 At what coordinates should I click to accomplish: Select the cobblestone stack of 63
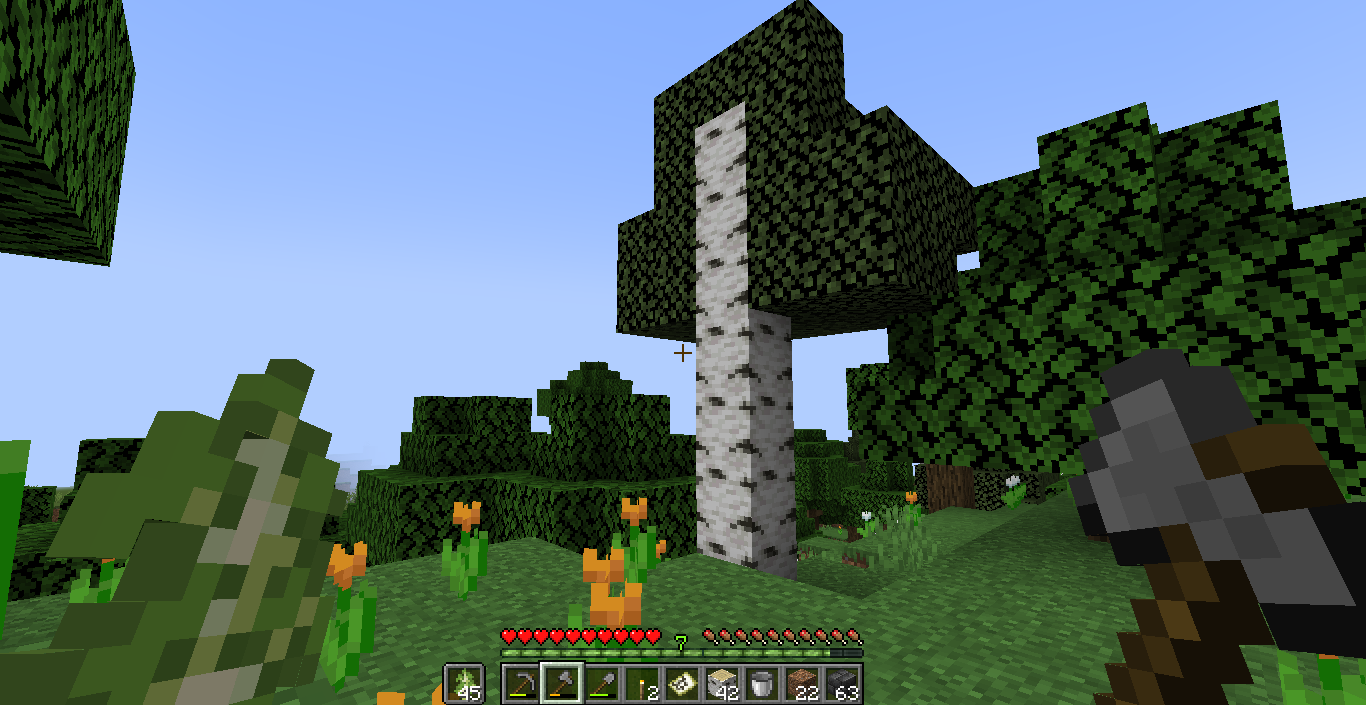coord(842,684)
